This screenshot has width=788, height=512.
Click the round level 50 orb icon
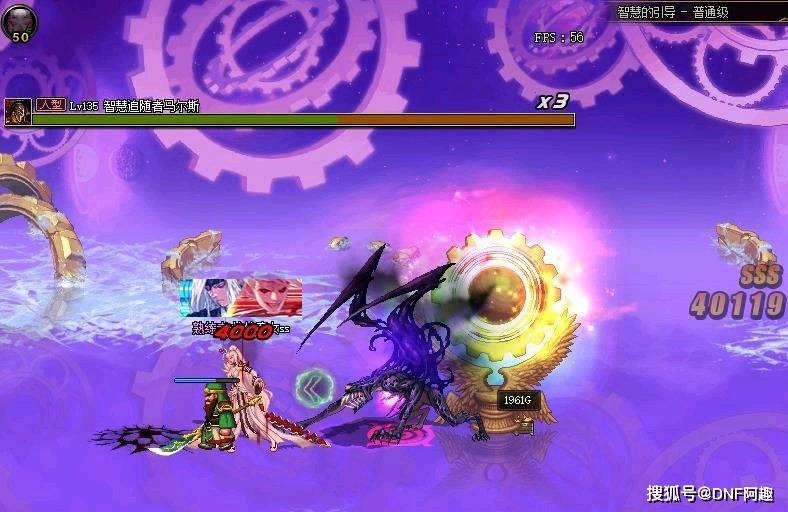[x=19, y=22]
